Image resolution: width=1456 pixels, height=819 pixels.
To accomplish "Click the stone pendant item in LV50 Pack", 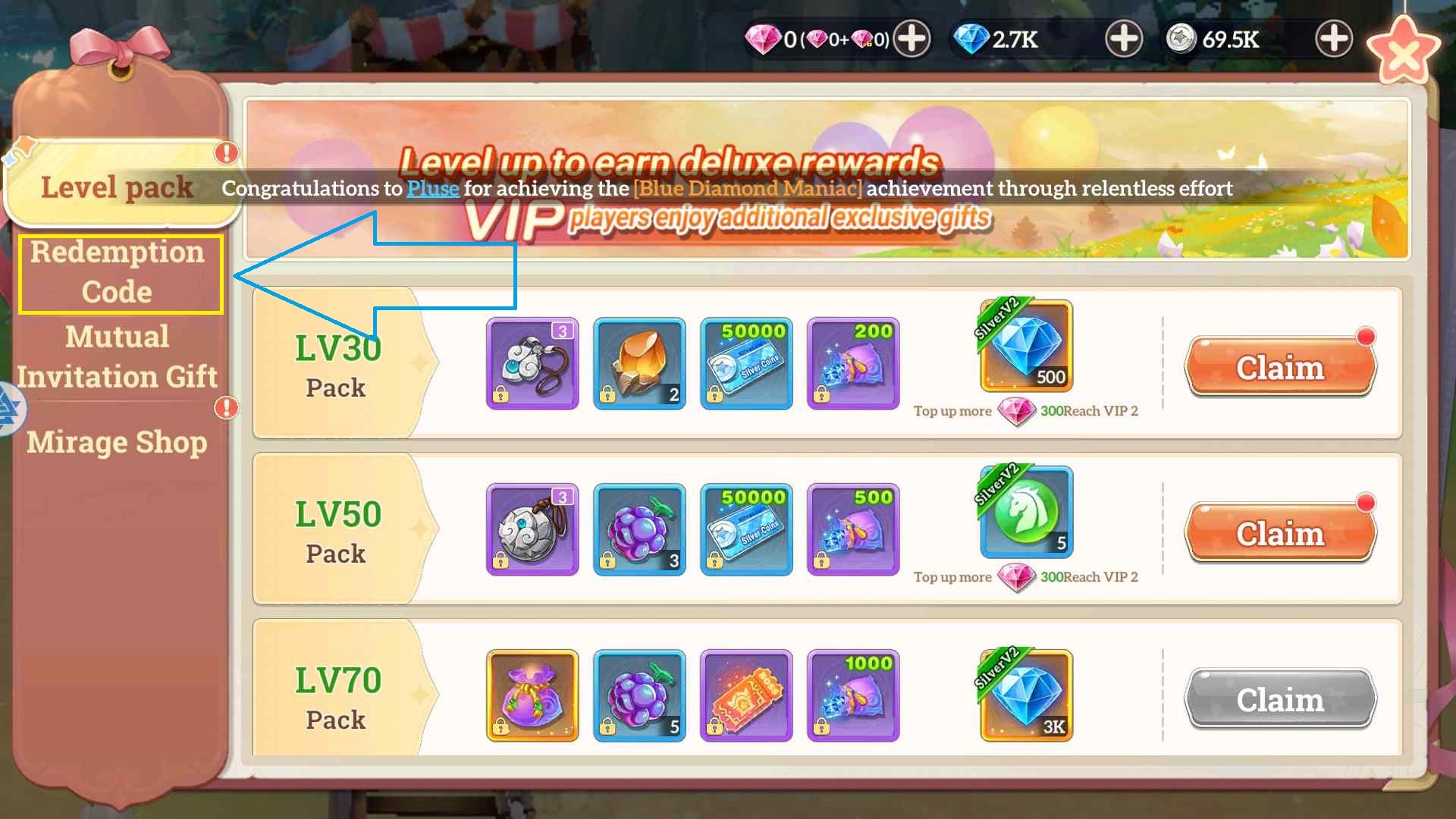I will pos(532,530).
